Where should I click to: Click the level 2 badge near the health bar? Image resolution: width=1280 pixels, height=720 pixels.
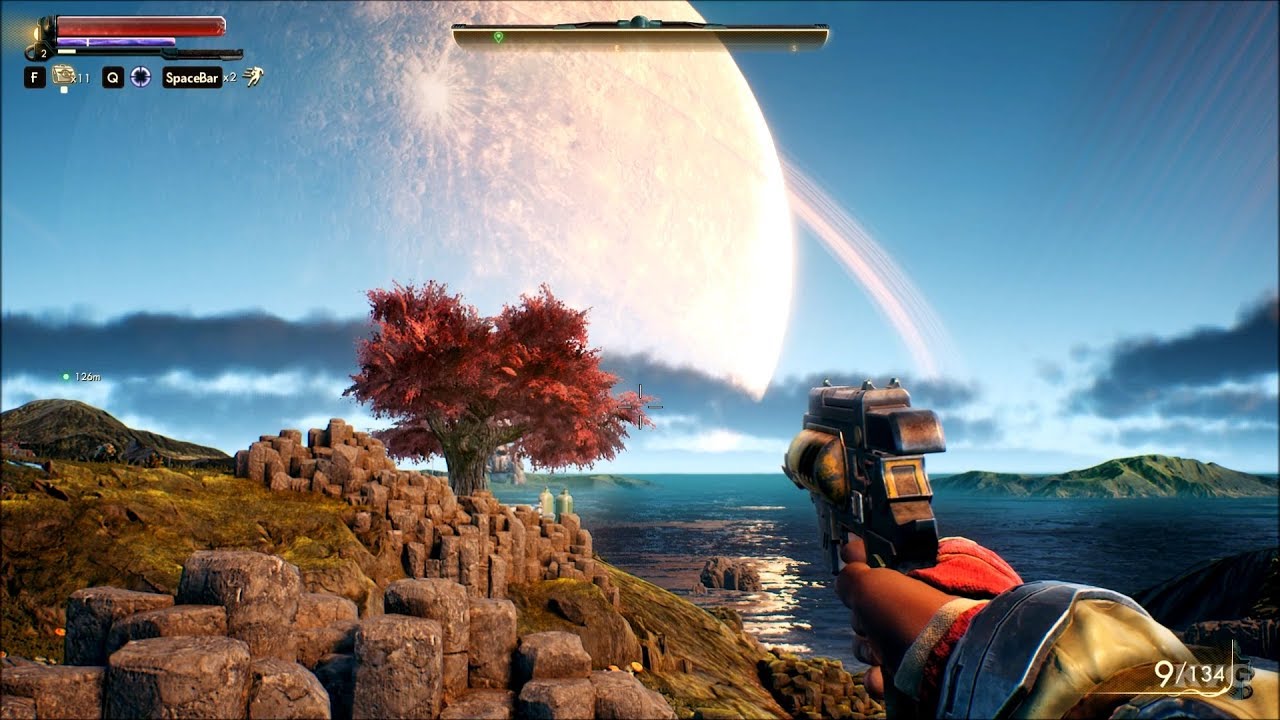[43, 51]
